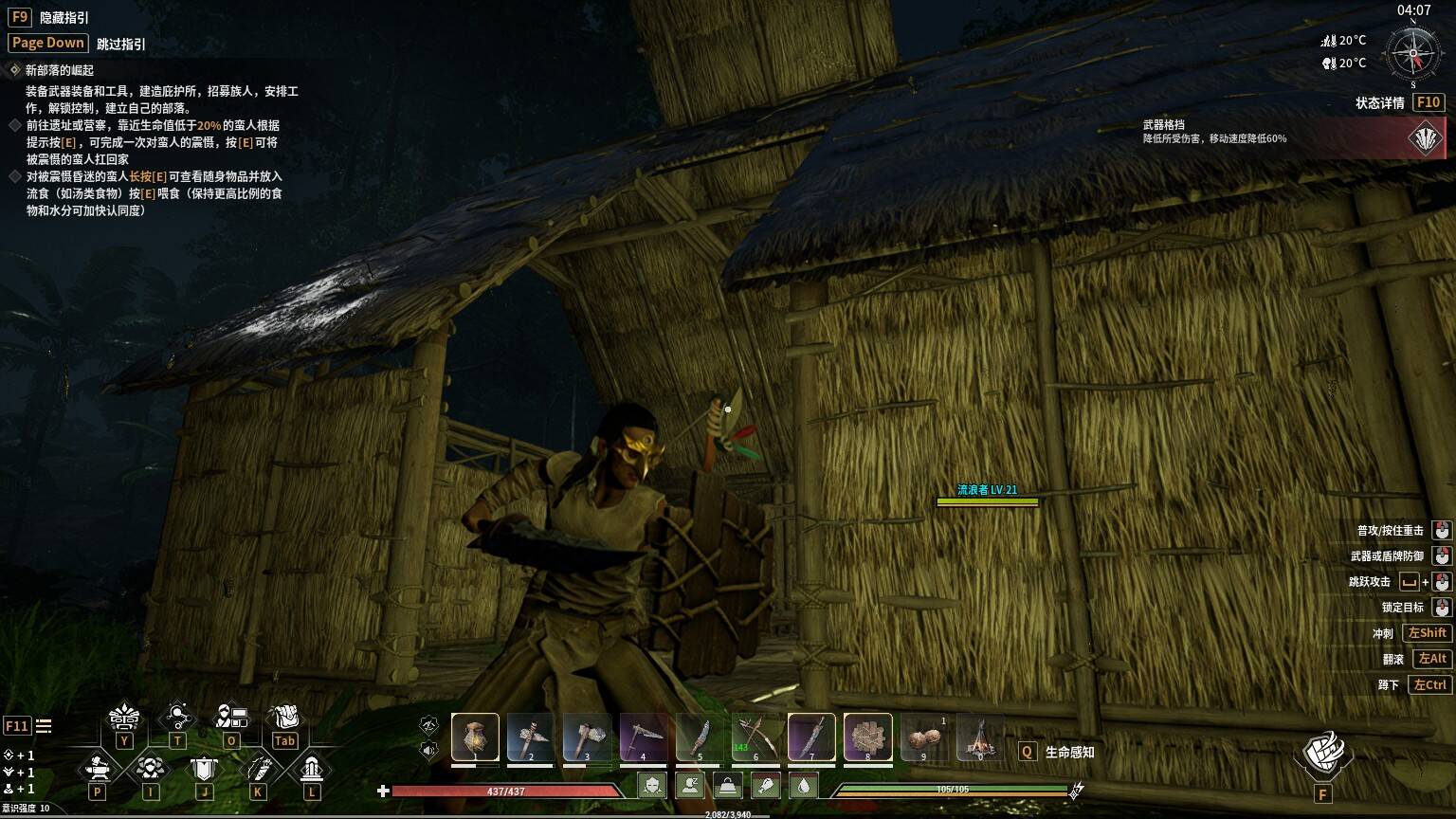
Task: Use the food item in slot 9
Action: pos(923,737)
